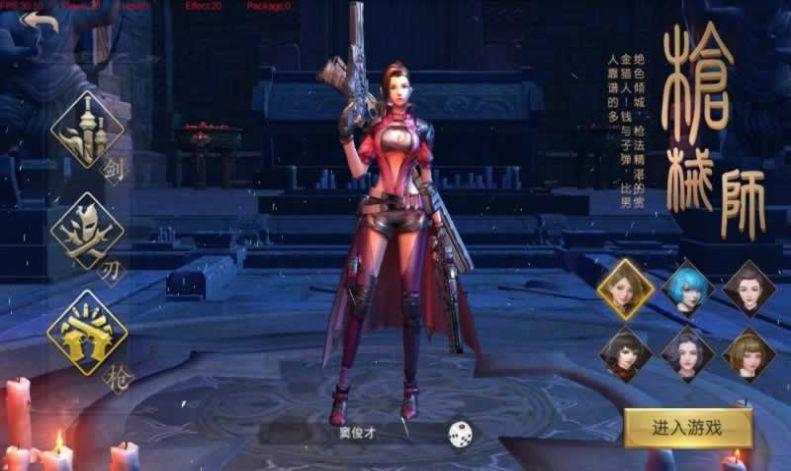The width and height of the screenshot is (791, 471).
Task: Choose the blue-haired face portrait
Action: pos(687,288)
